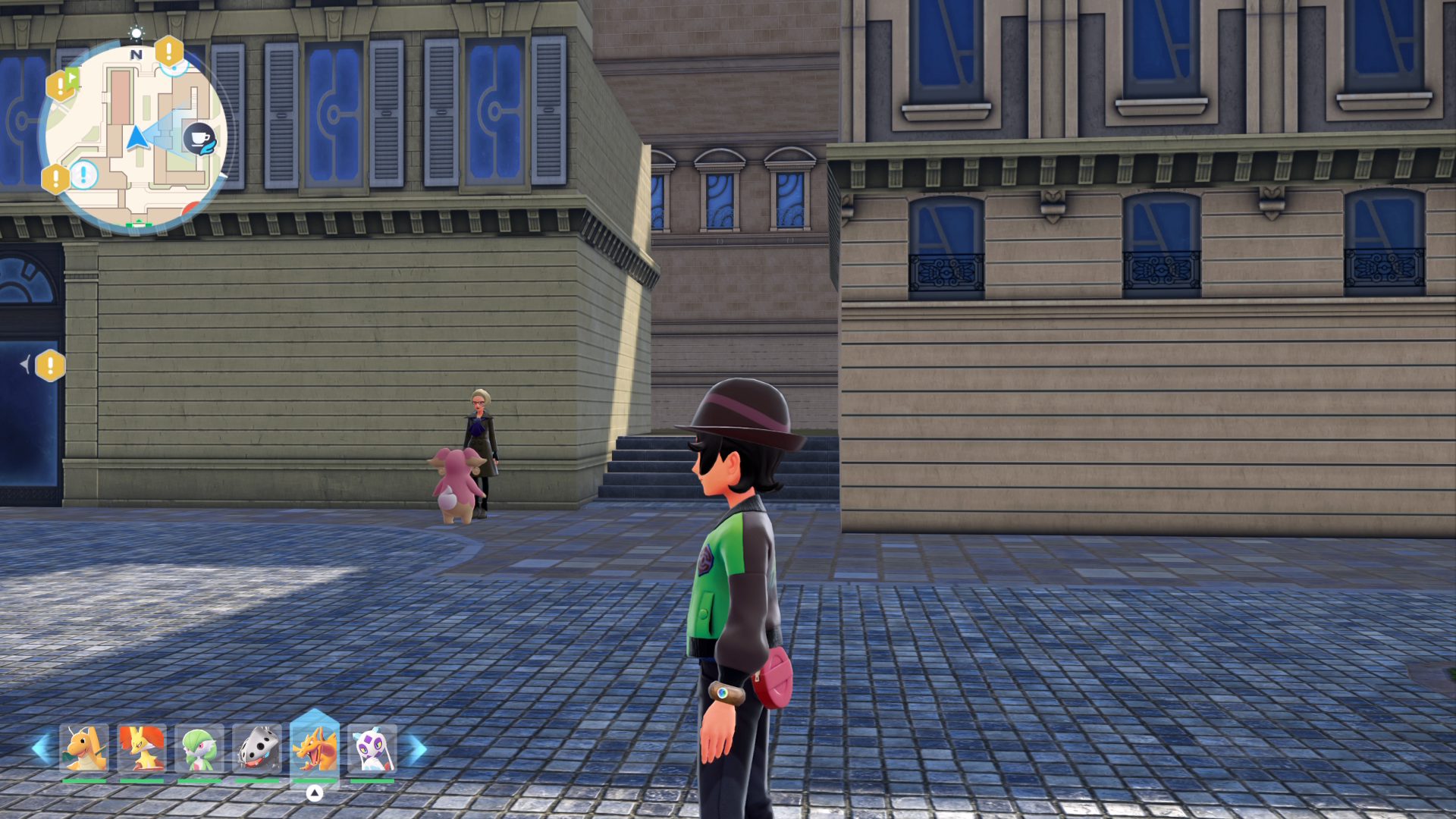Choose Delphox from the party bar
The image size is (1456, 819).
point(142,749)
